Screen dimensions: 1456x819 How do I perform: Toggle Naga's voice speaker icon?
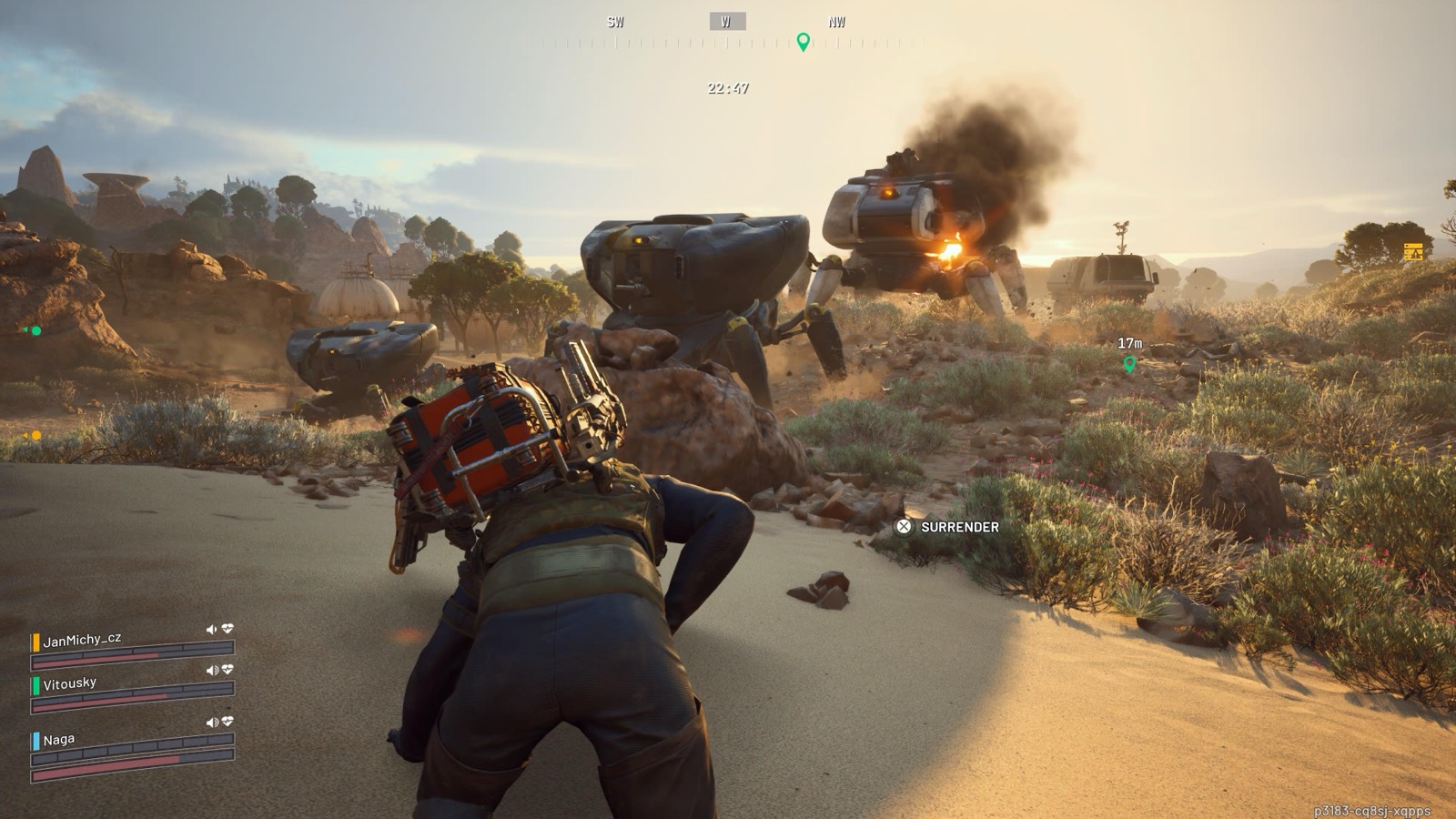(x=212, y=723)
